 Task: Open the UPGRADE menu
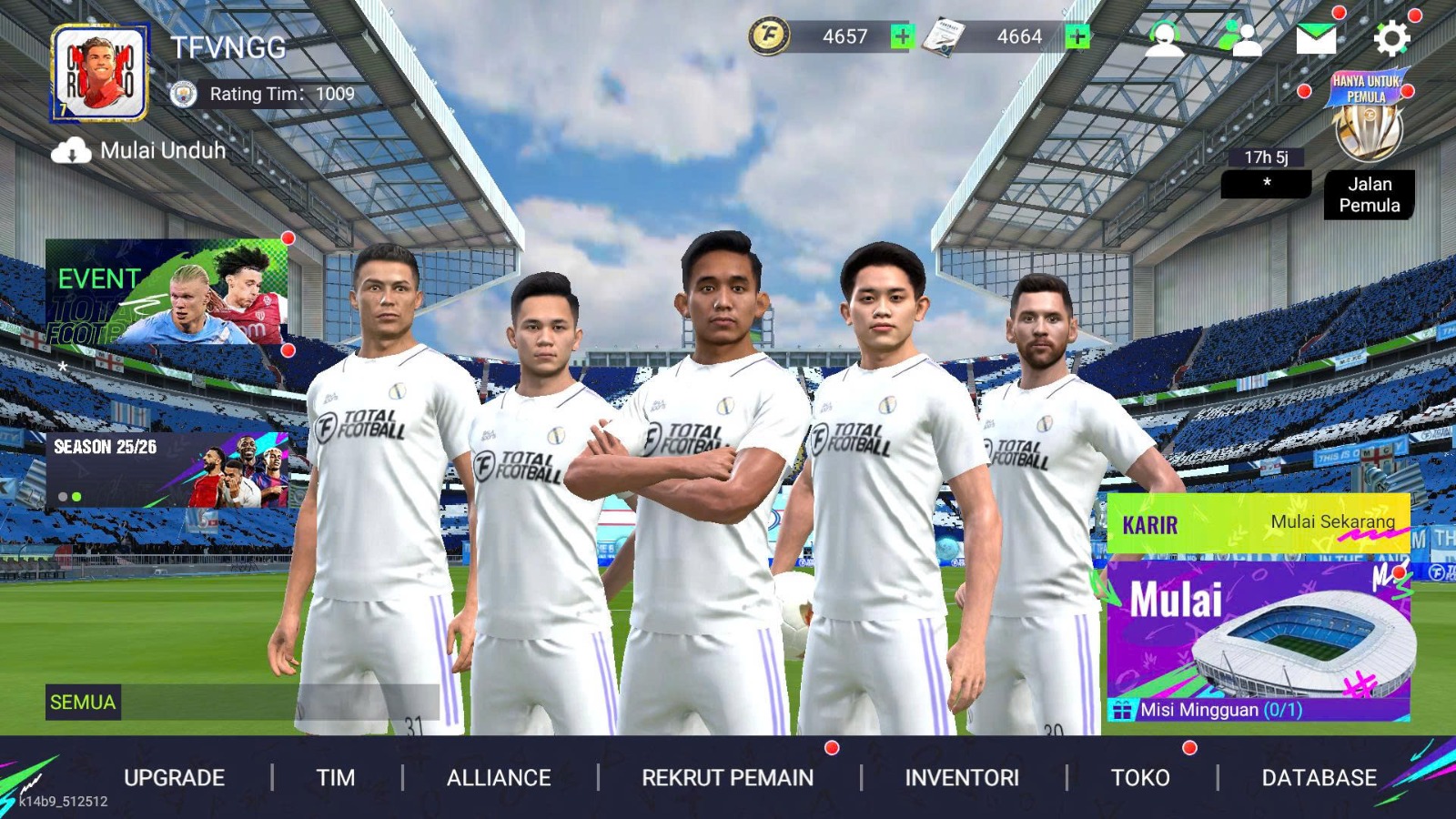point(174,778)
